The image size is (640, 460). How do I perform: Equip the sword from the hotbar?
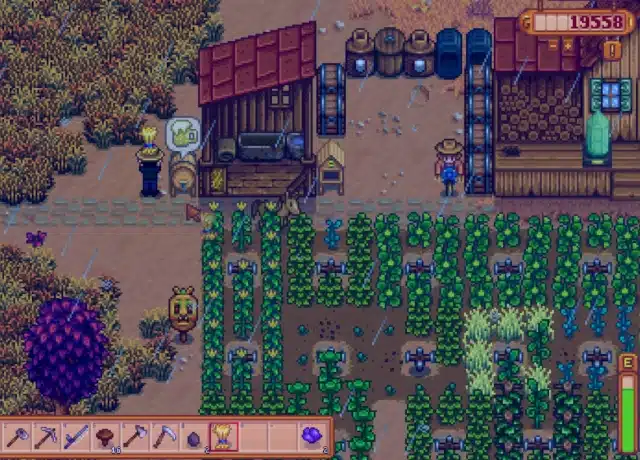(76, 436)
